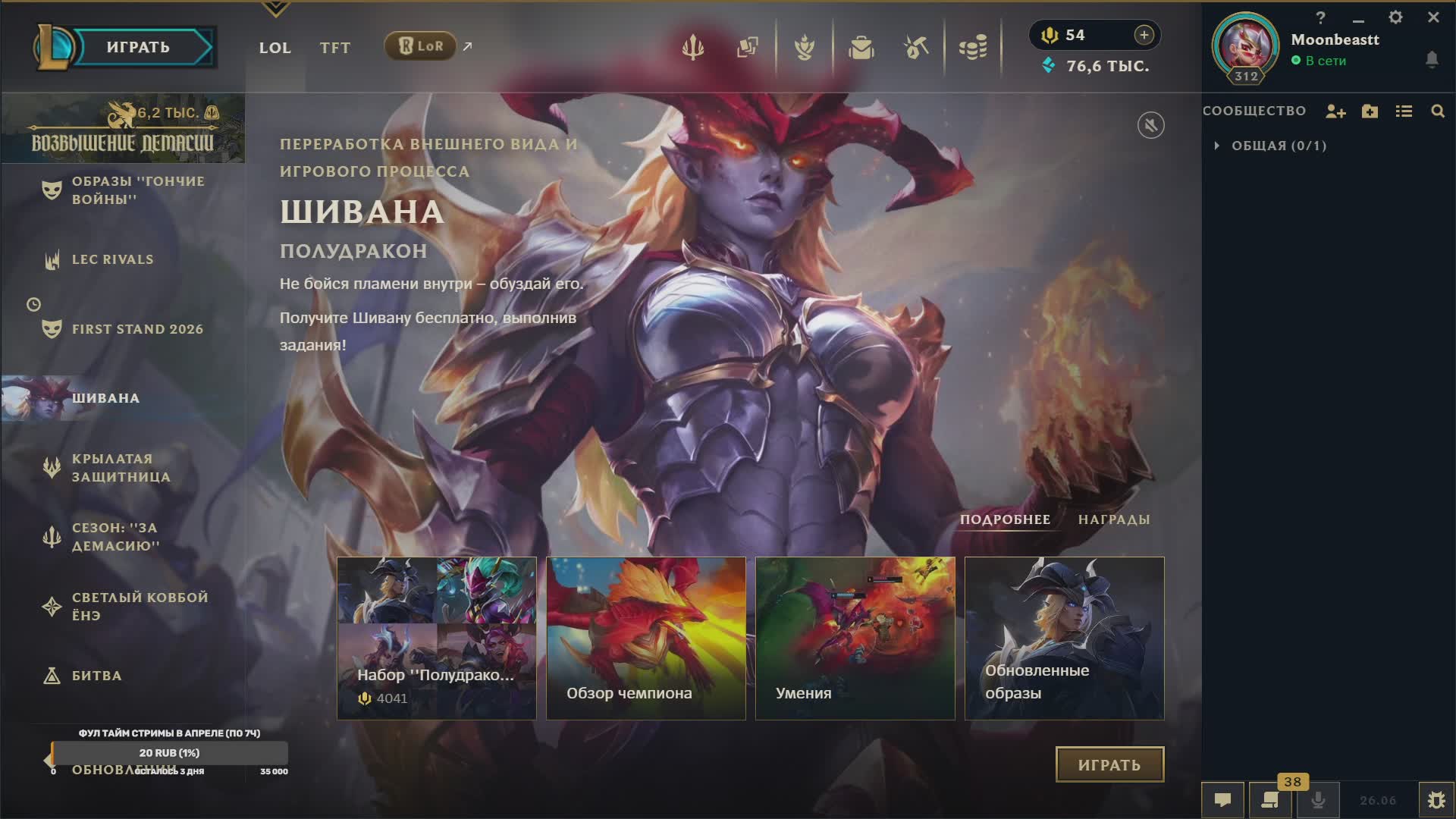The height and width of the screenshot is (819, 1456).
Task: Open the Обновленные образы thumbnail
Action: click(x=1064, y=638)
